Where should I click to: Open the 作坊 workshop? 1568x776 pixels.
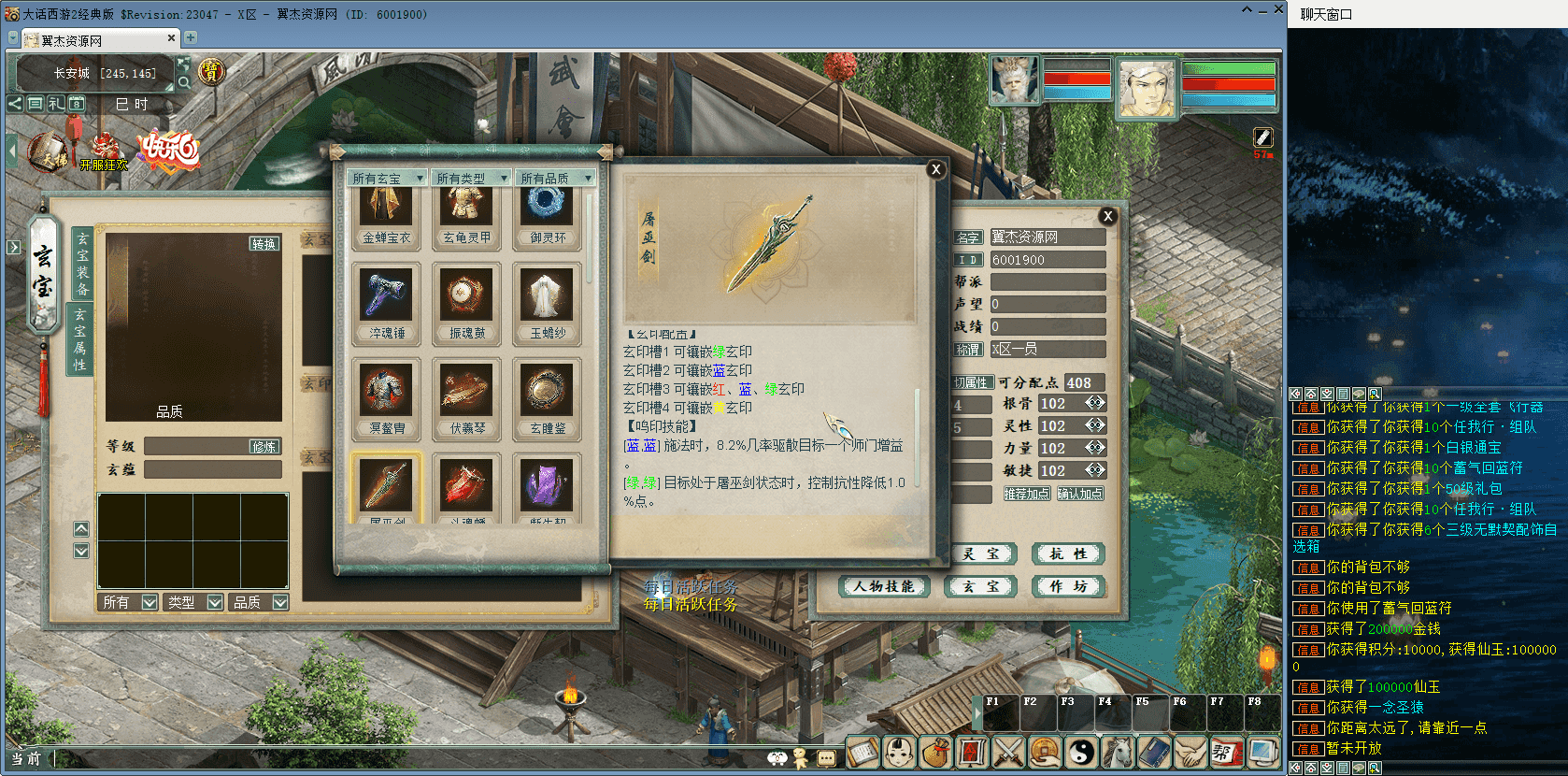pos(1068,586)
